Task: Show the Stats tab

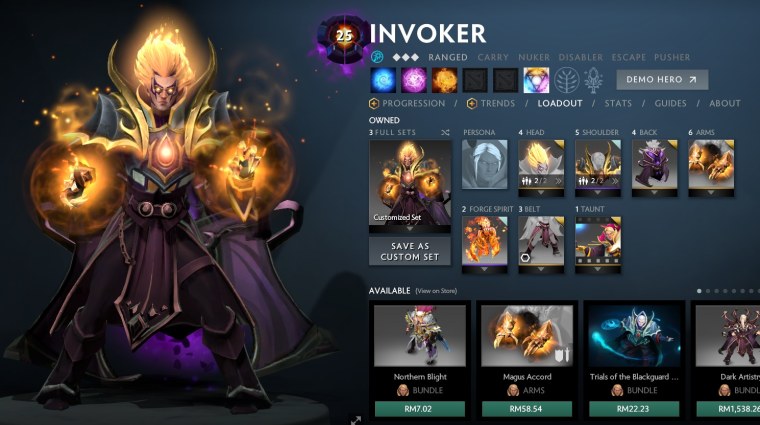Action: [618, 103]
